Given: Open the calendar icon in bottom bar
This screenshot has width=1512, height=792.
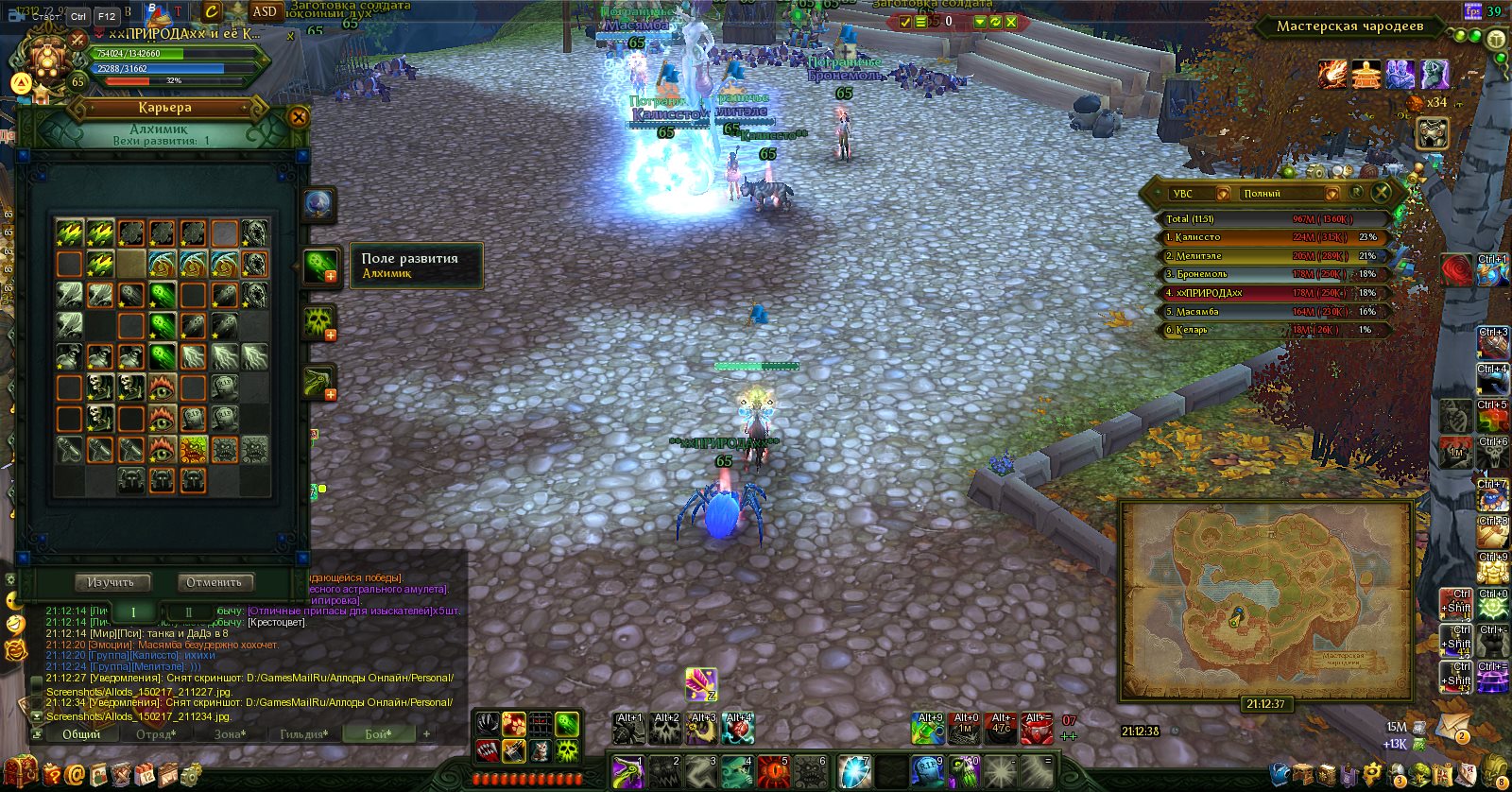Looking at the screenshot, I should point(145,774).
